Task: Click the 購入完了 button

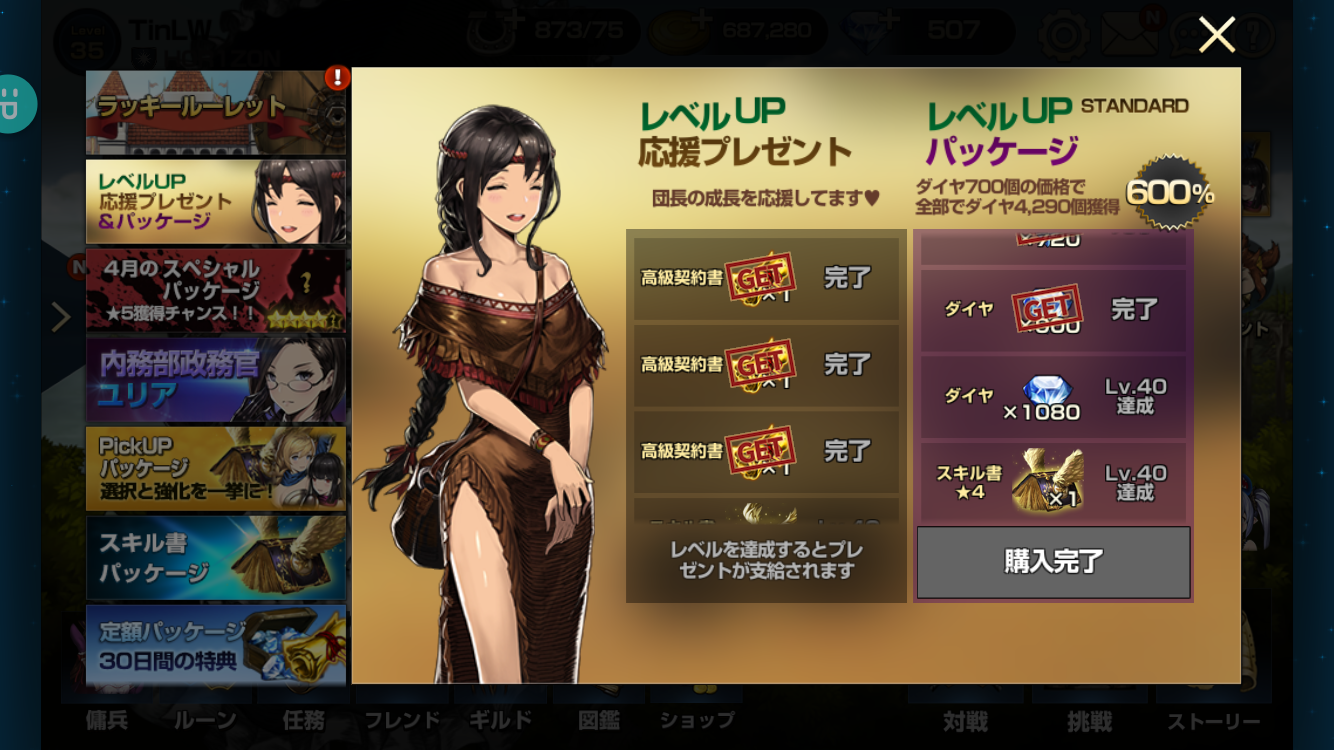Action: 1053,562
